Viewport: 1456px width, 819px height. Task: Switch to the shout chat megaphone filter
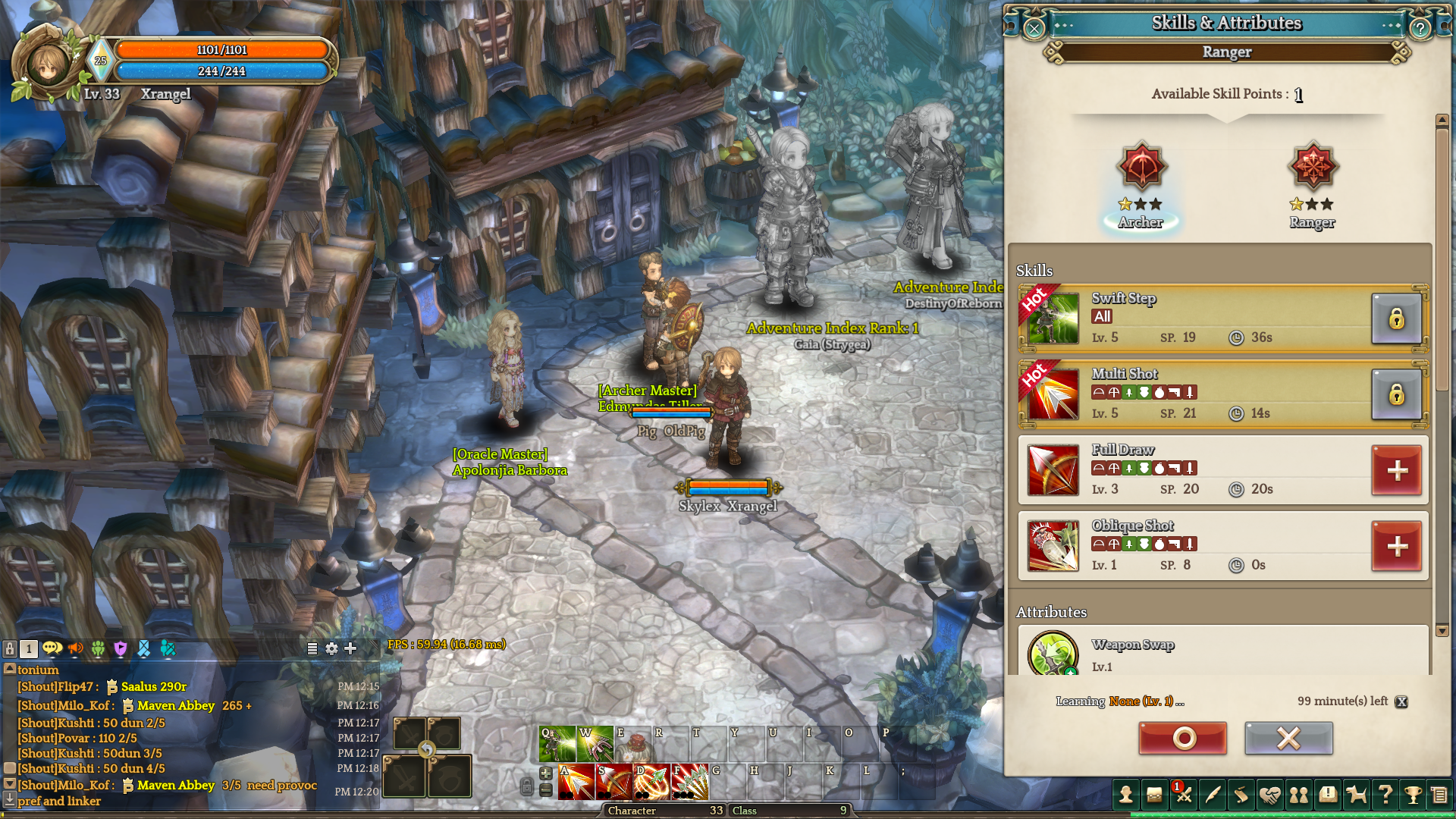tap(76, 648)
